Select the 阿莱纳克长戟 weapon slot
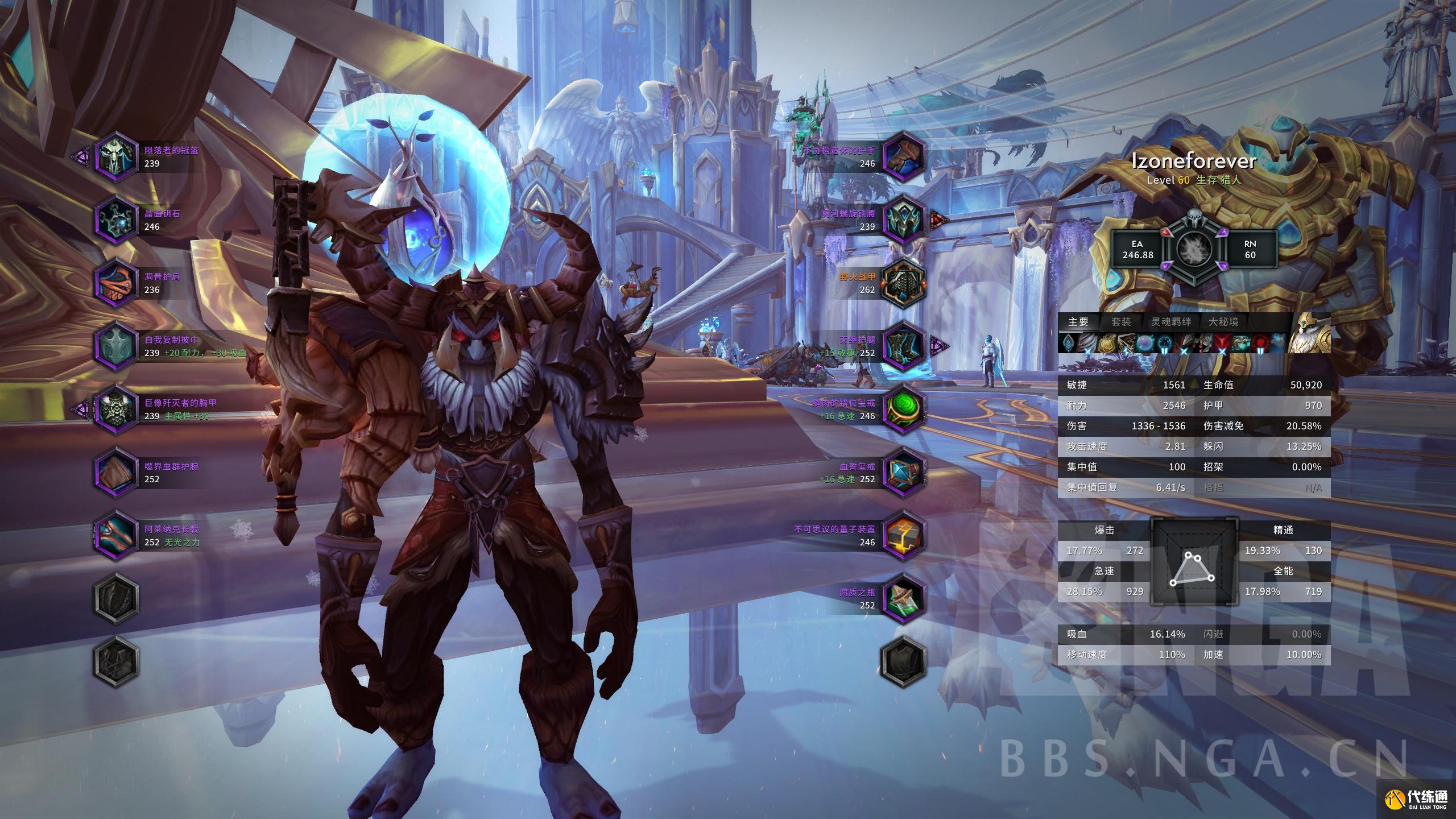 [116, 535]
